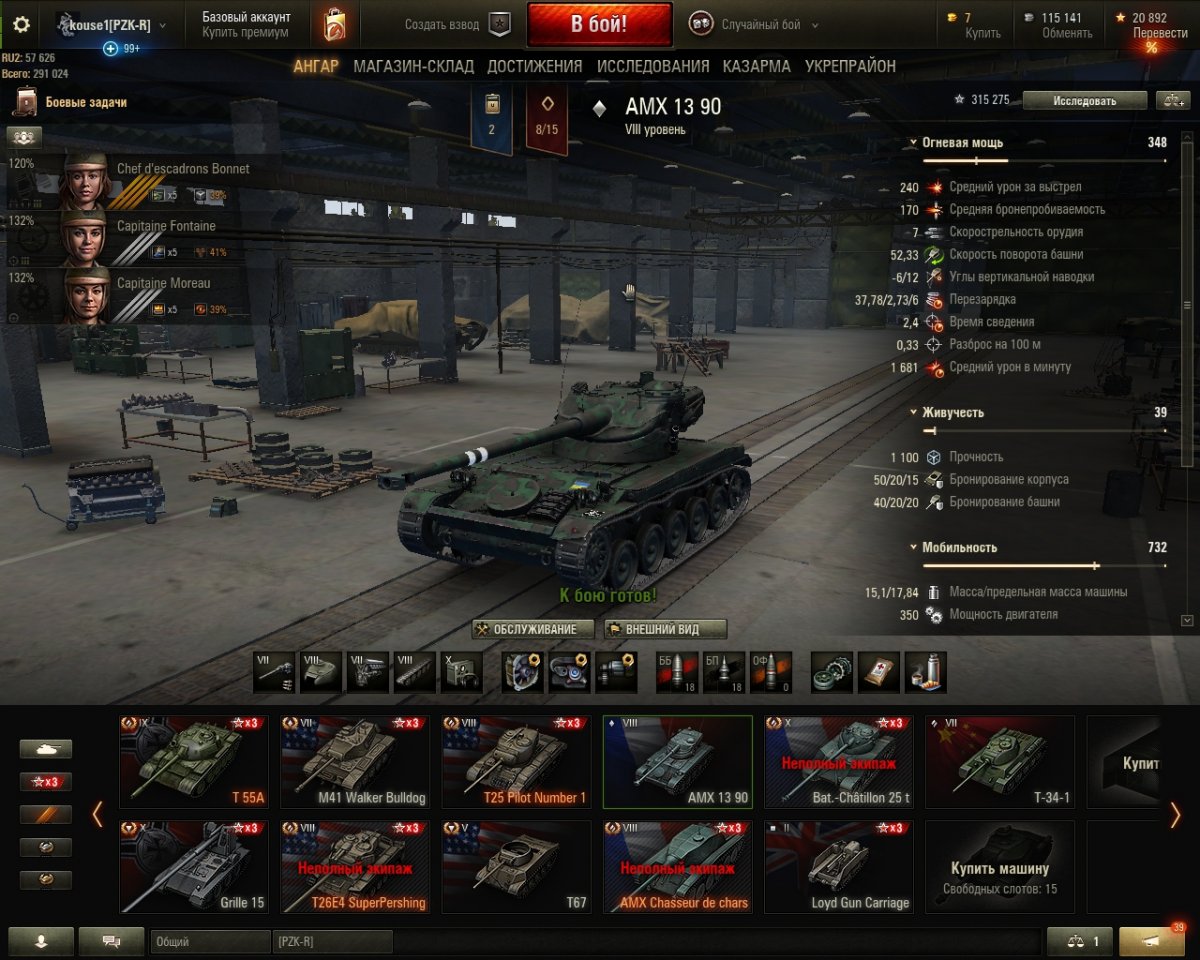Select the T 55A tank in carousel
1200x960 pixels.
(x=194, y=762)
